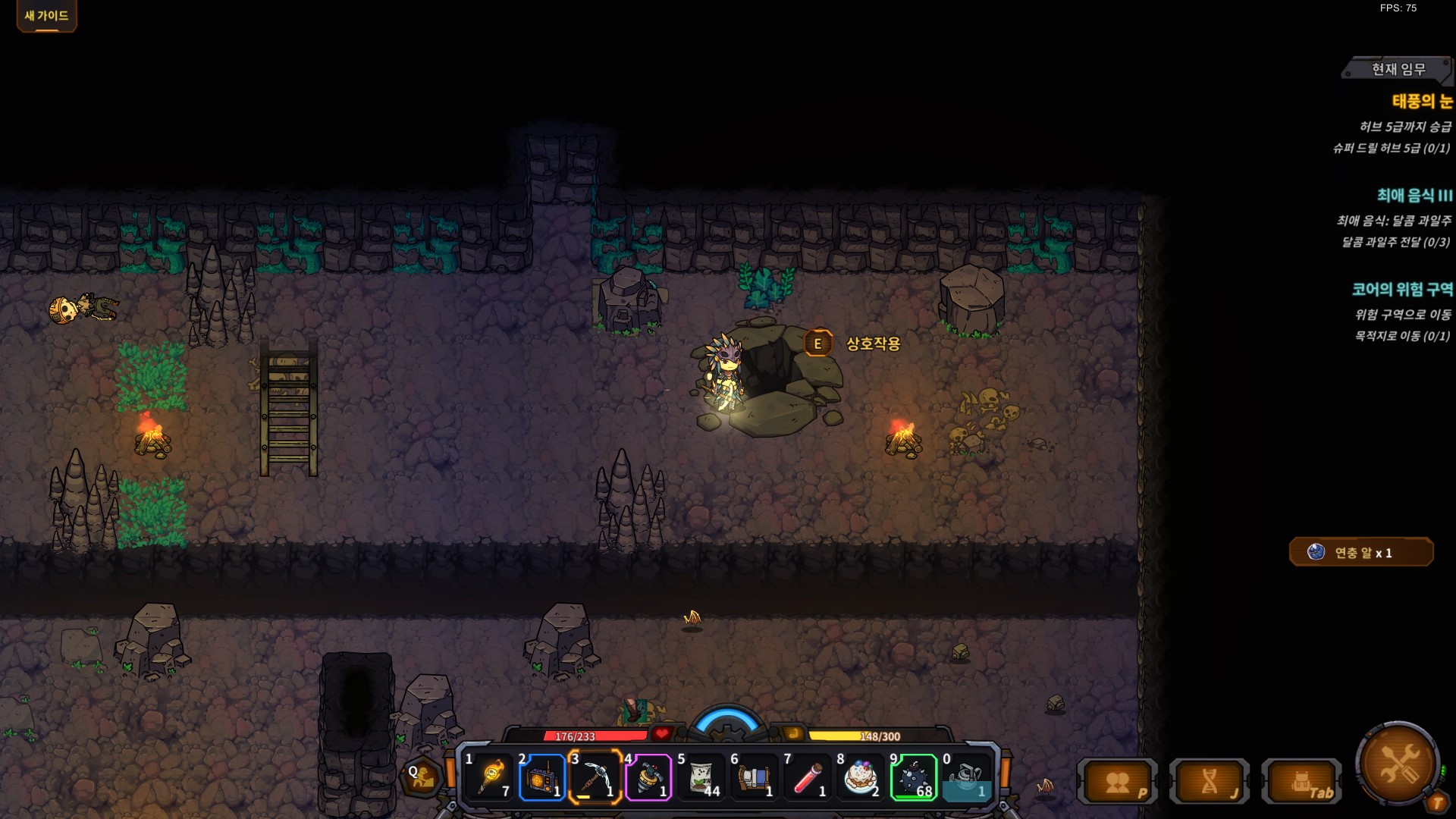The height and width of the screenshot is (819, 1456).
Task: Select the 태풍의 눈 mission entry
Action: click(x=1421, y=101)
